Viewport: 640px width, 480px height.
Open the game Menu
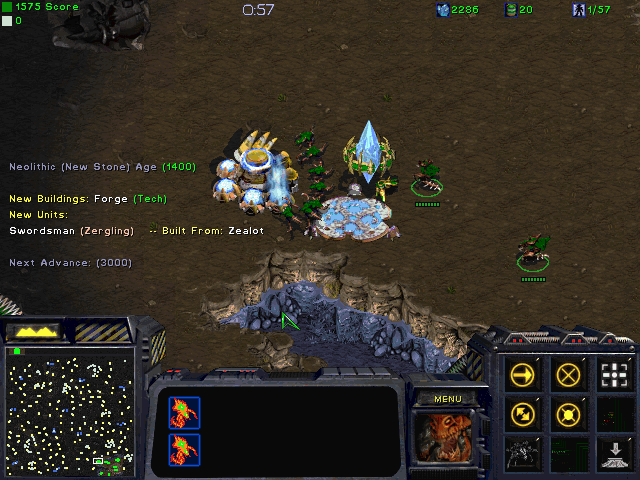click(447, 399)
